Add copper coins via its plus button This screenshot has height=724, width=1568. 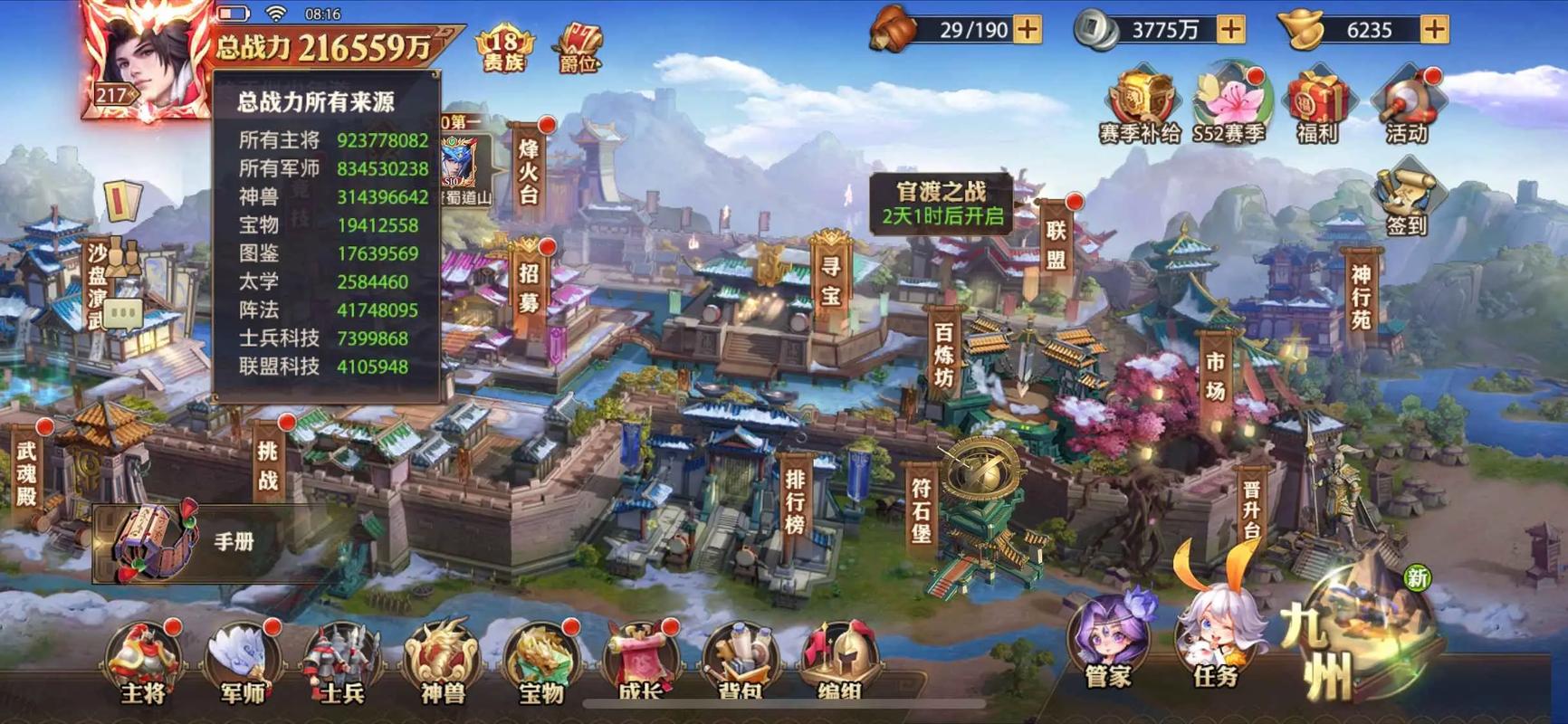tap(1229, 30)
